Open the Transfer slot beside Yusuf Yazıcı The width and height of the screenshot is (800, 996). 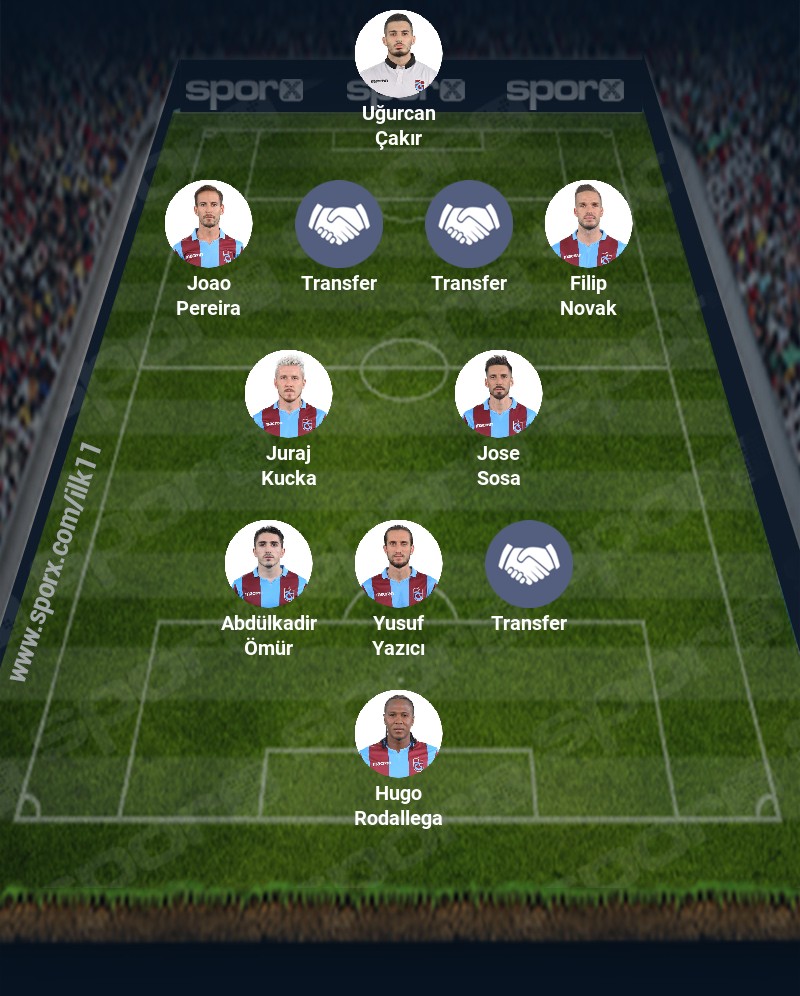pos(529,564)
